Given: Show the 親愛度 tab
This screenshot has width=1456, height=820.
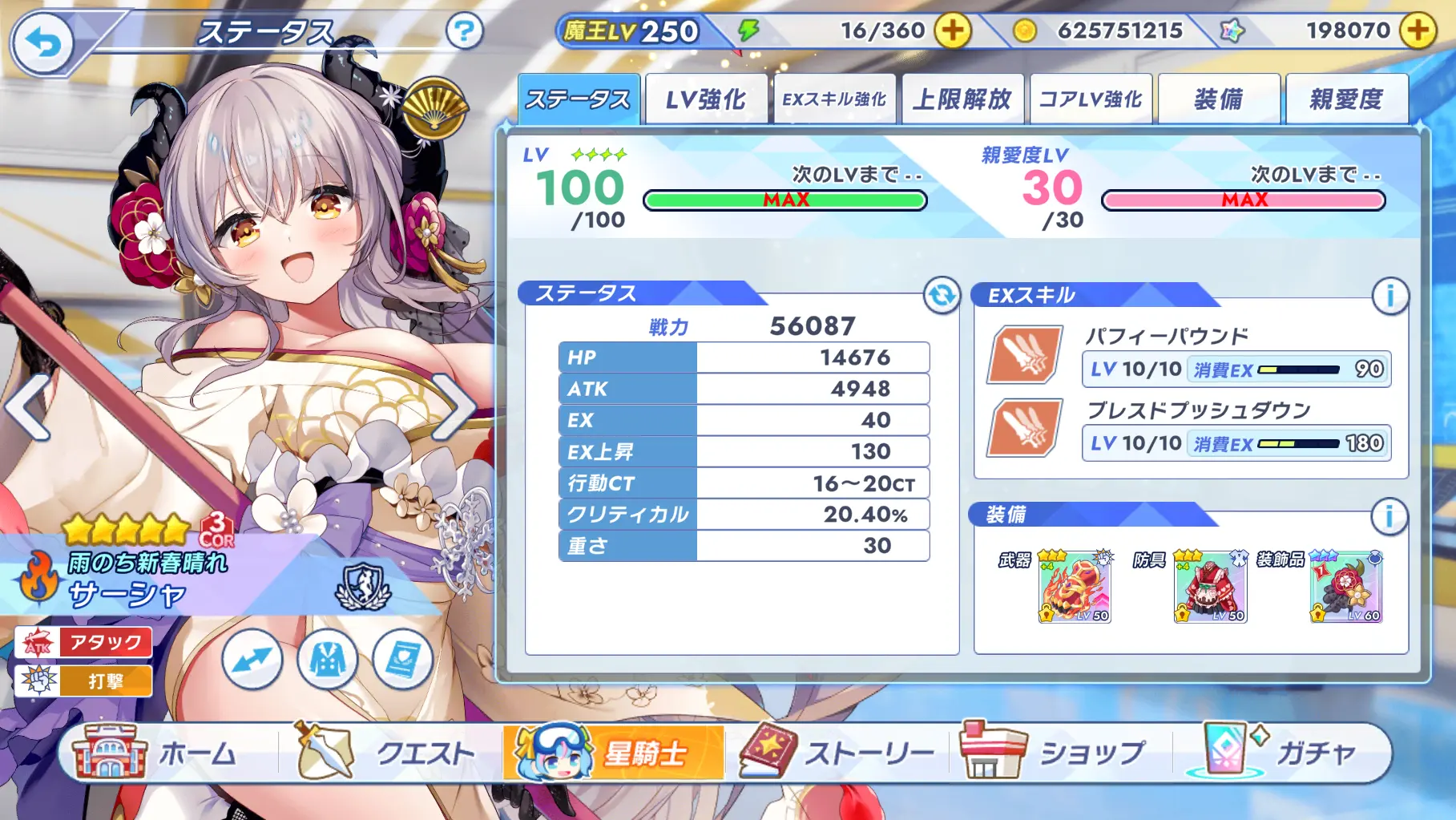Looking at the screenshot, I should click(x=1346, y=99).
